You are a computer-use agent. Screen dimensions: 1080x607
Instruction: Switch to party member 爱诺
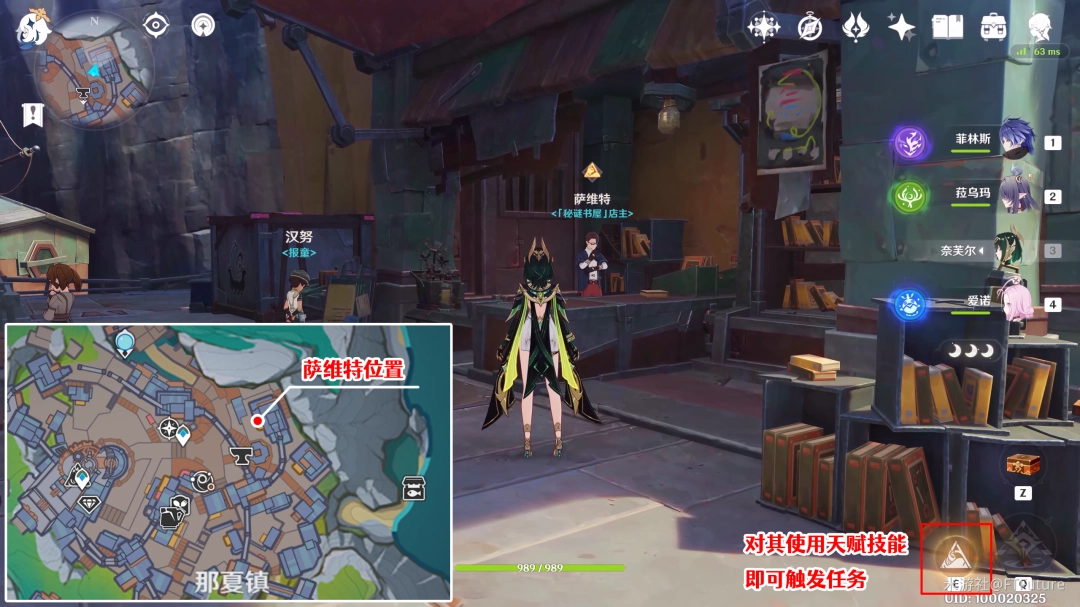tap(1017, 301)
